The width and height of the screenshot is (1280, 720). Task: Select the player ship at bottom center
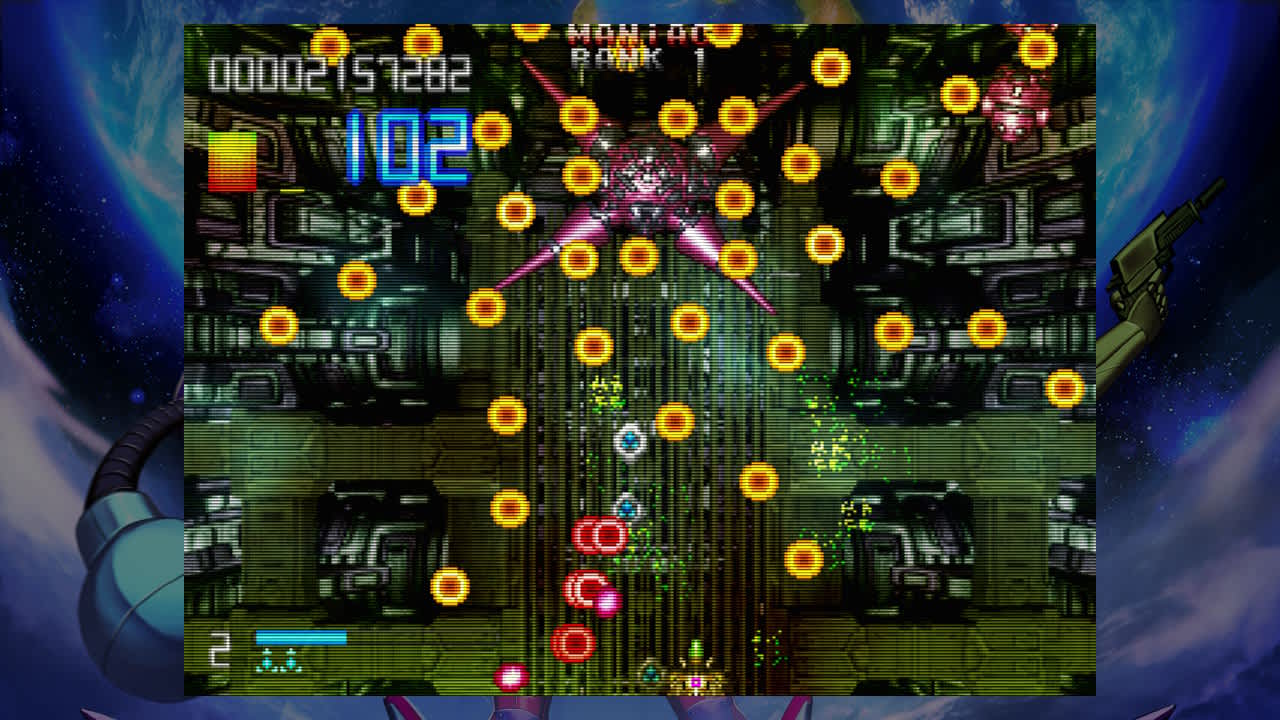(697, 680)
